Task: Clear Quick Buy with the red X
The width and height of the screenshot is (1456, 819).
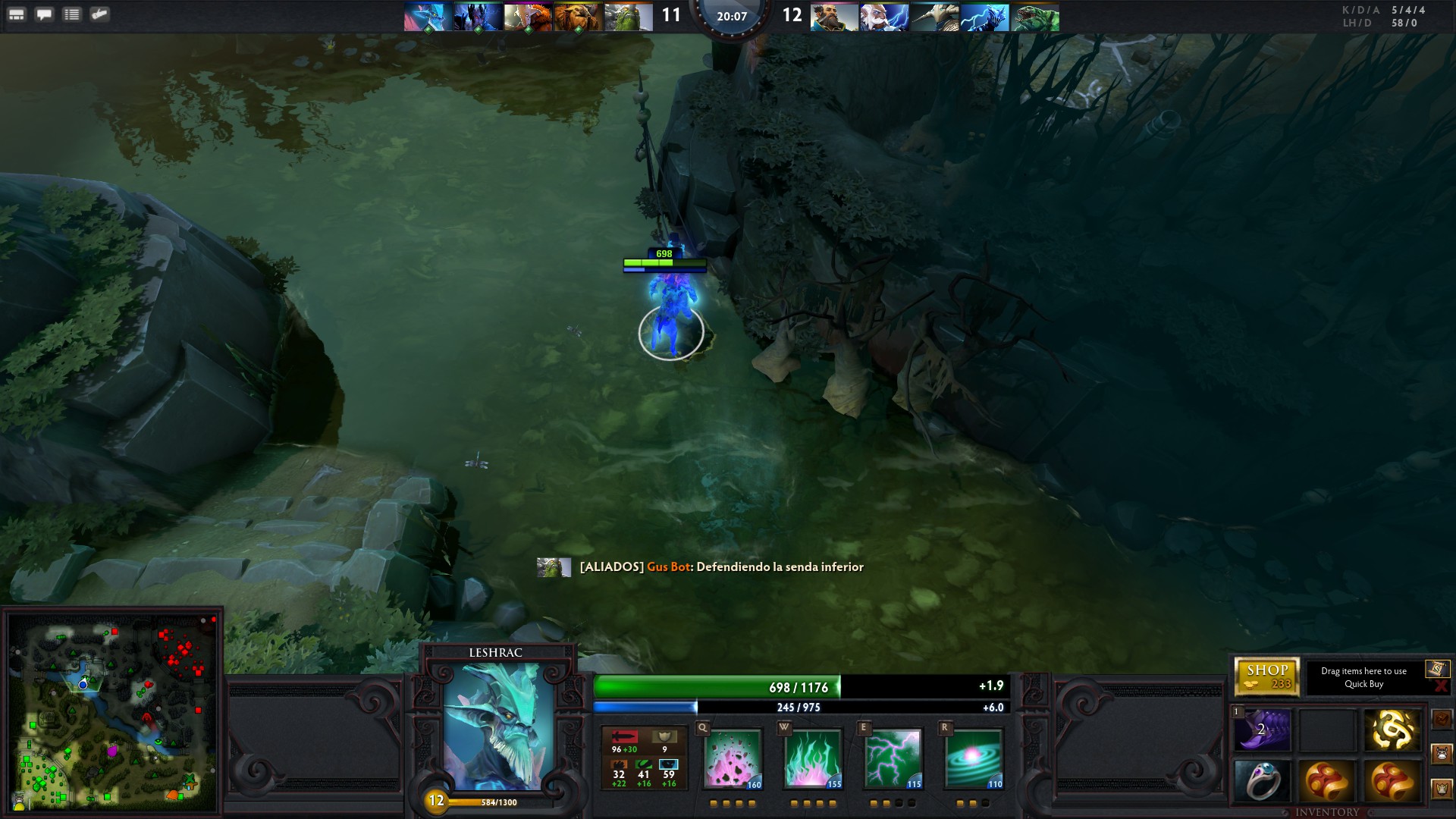Action: click(x=1442, y=686)
